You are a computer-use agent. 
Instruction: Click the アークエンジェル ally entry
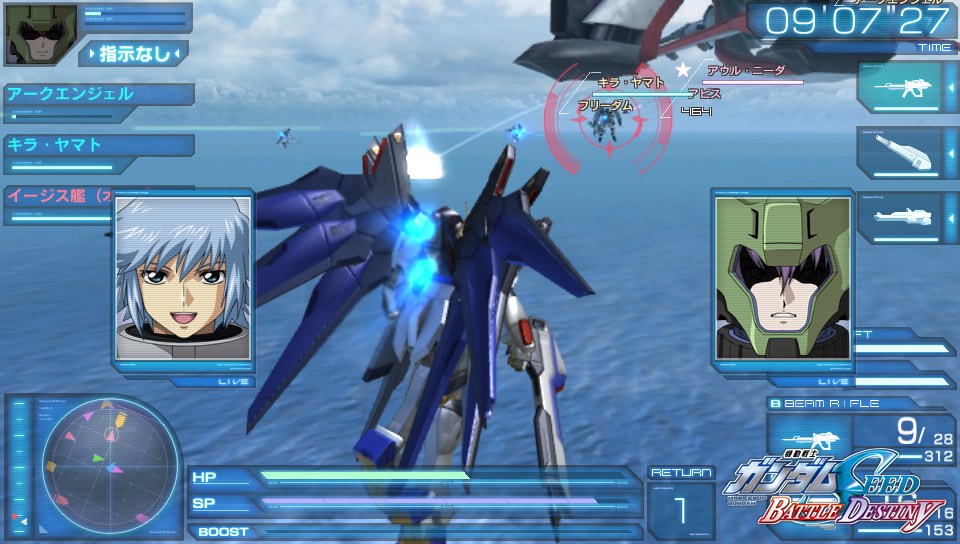pyautogui.click(x=97, y=95)
